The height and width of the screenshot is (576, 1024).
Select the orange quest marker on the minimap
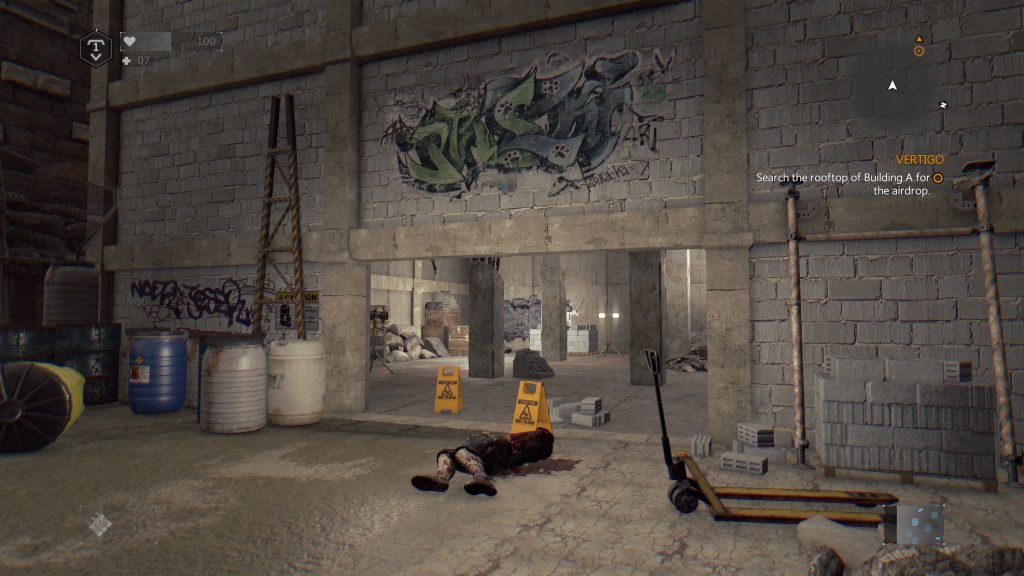pyautogui.click(x=919, y=50)
